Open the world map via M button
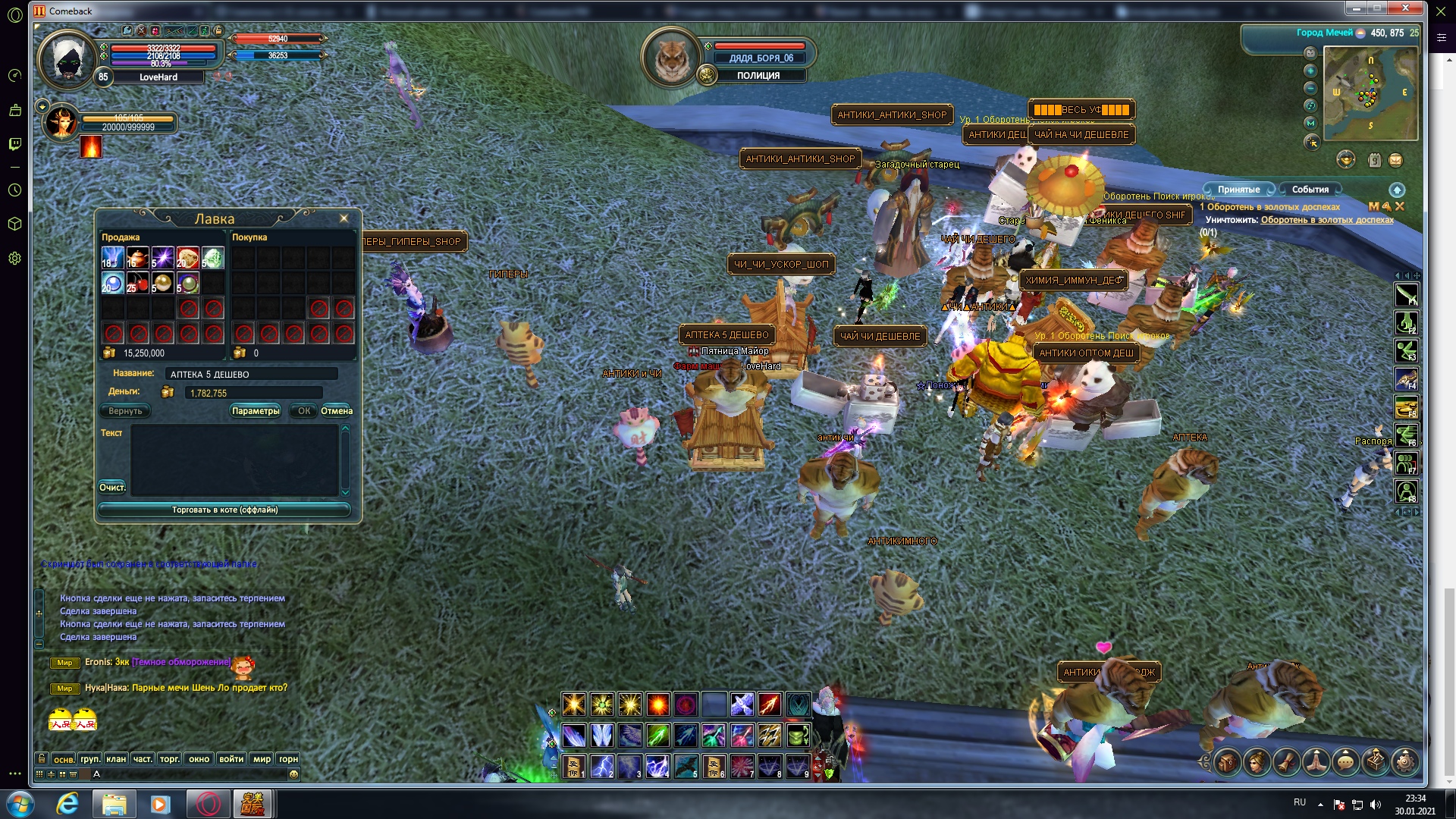This screenshot has width=1456, height=819. pos(1310,123)
